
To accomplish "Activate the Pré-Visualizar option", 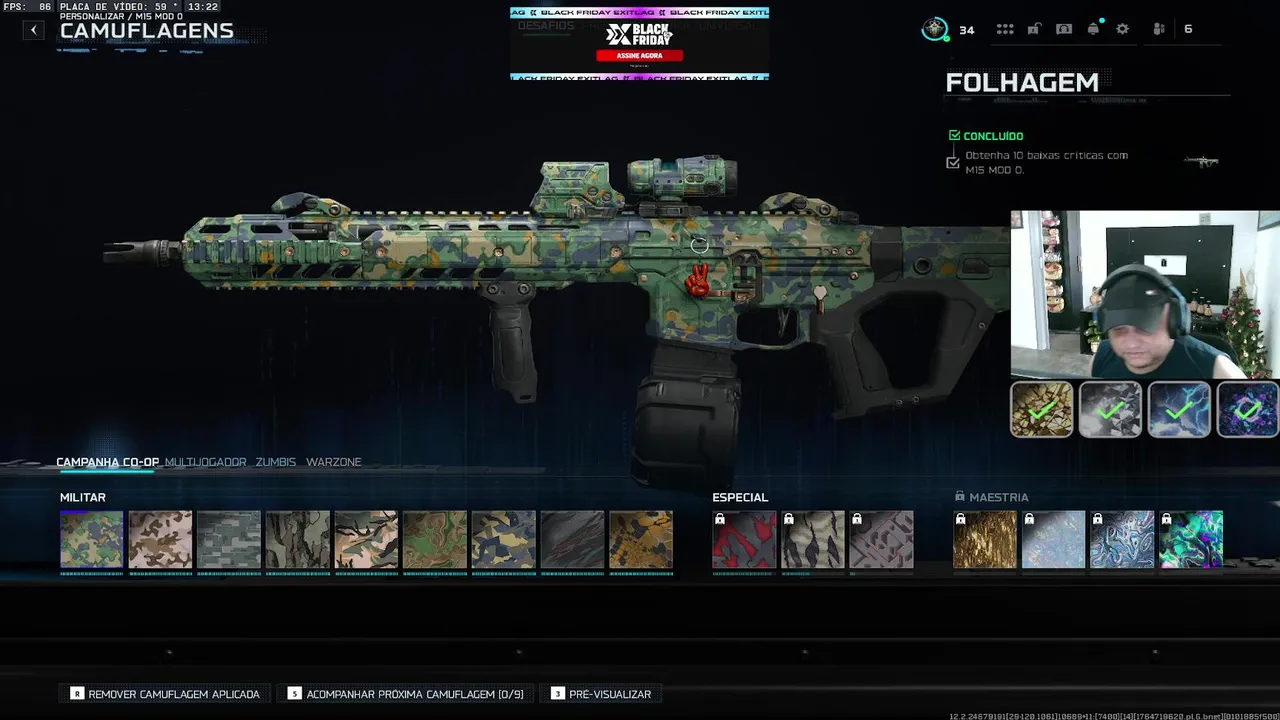I will 601,694.
